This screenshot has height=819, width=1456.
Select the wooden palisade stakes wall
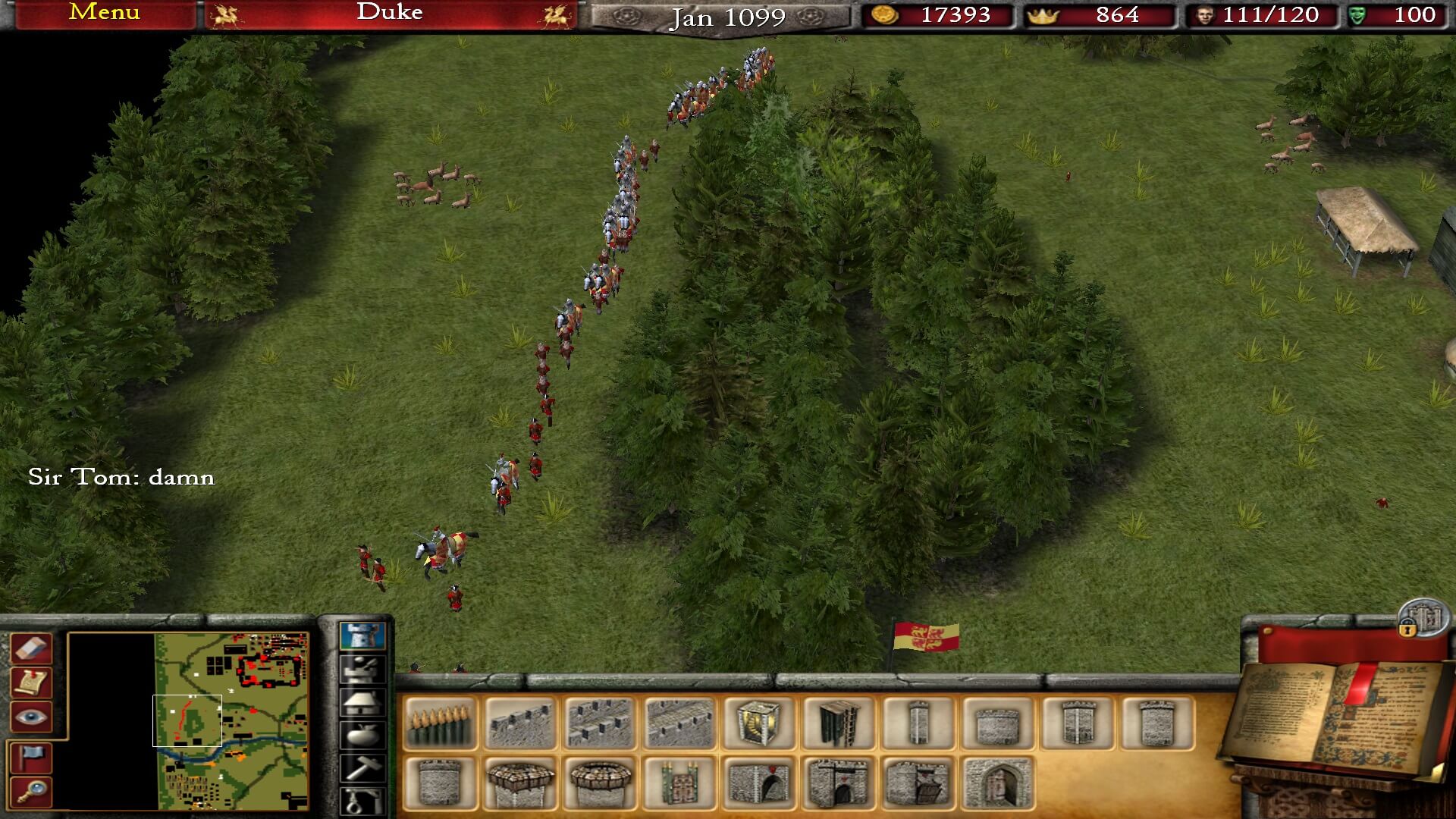(440, 723)
